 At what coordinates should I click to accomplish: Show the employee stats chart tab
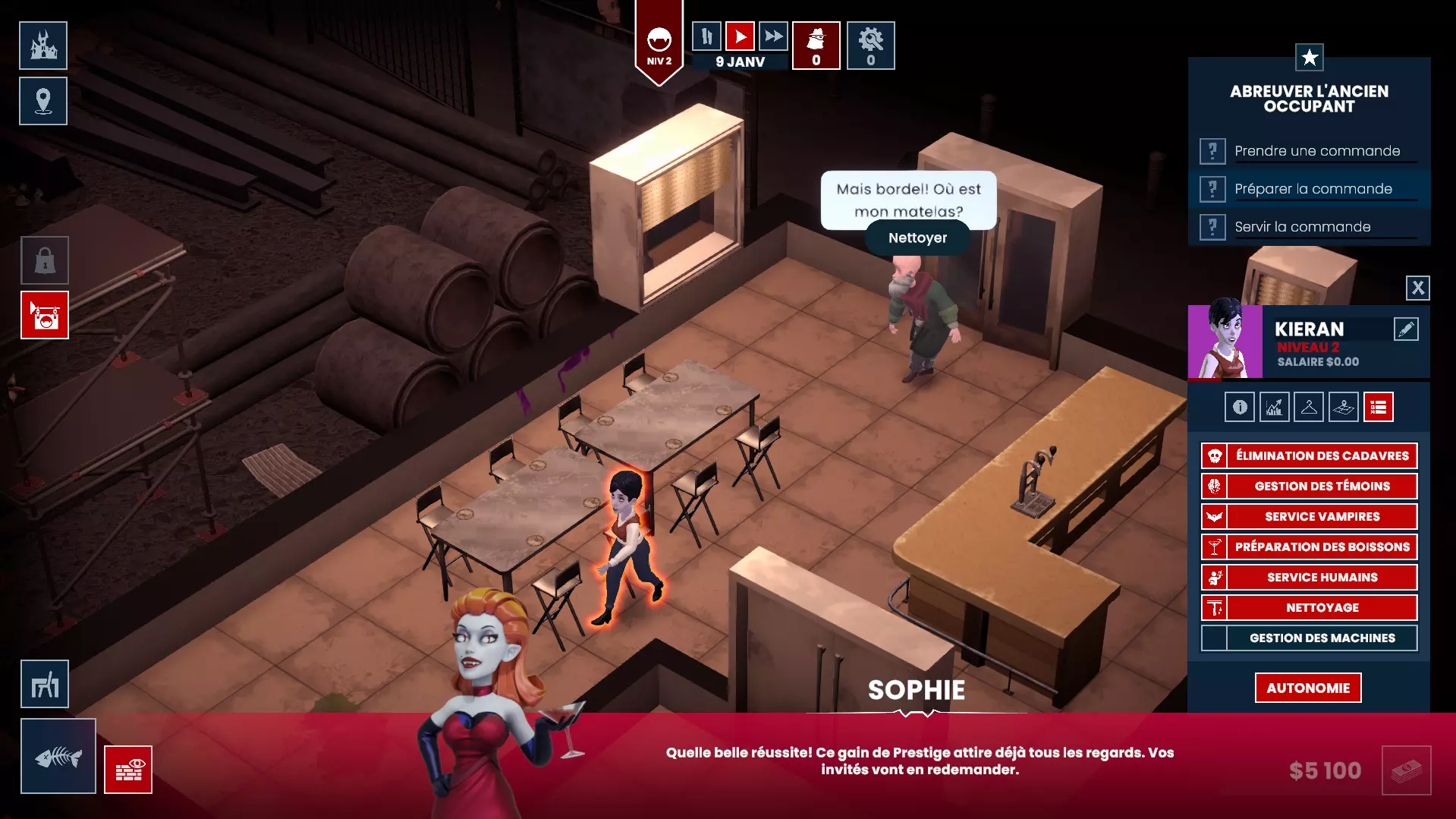pyautogui.click(x=1274, y=407)
